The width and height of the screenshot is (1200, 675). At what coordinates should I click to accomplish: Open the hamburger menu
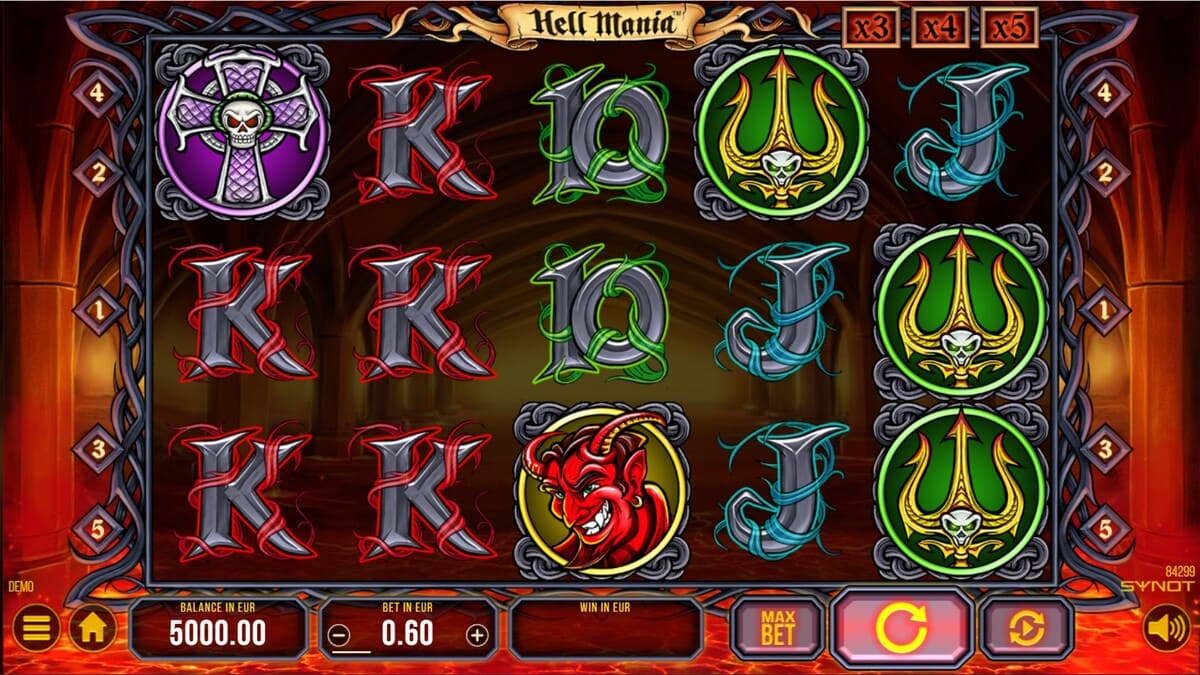36,629
